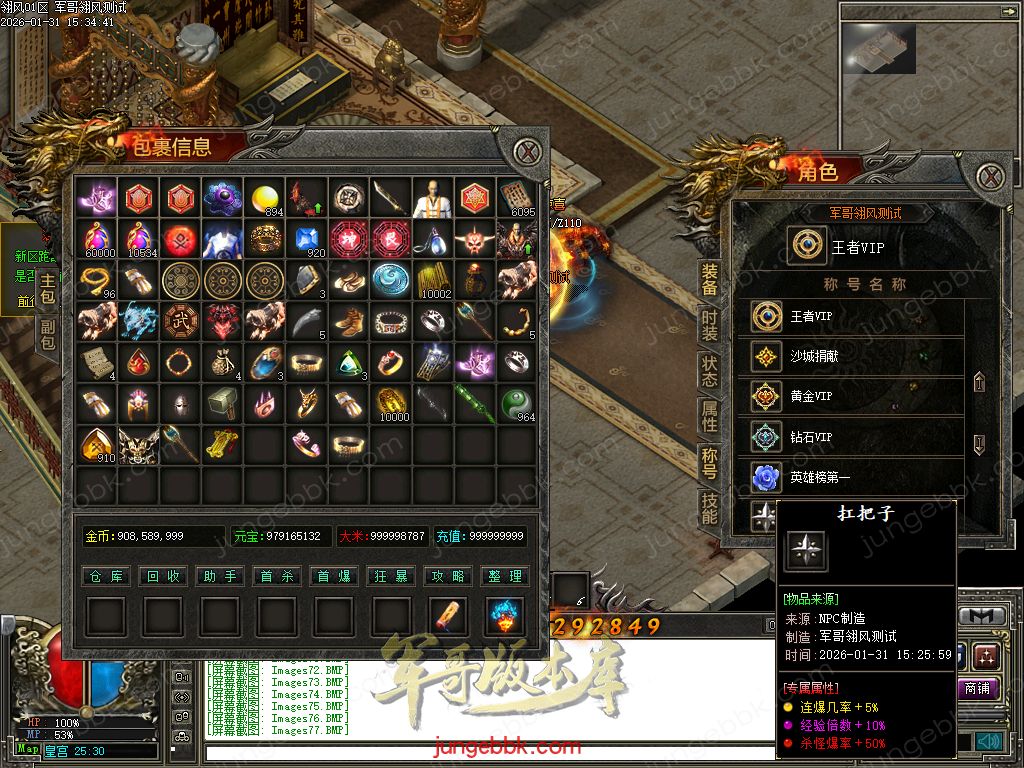This screenshot has height=768, width=1024.
Task: Close the character panel
Action: [990, 177]
